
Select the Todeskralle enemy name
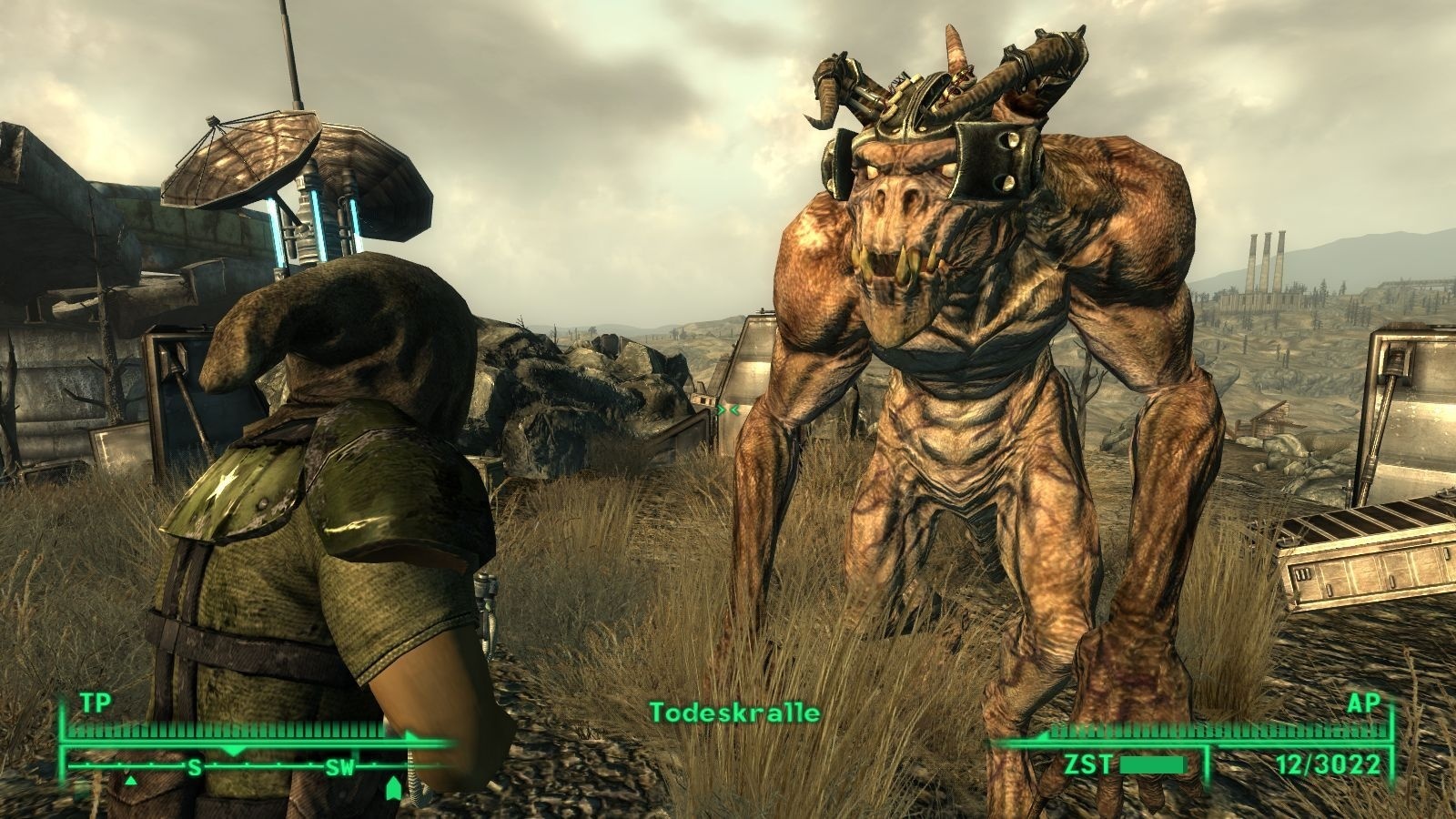(x=734, y=713)
